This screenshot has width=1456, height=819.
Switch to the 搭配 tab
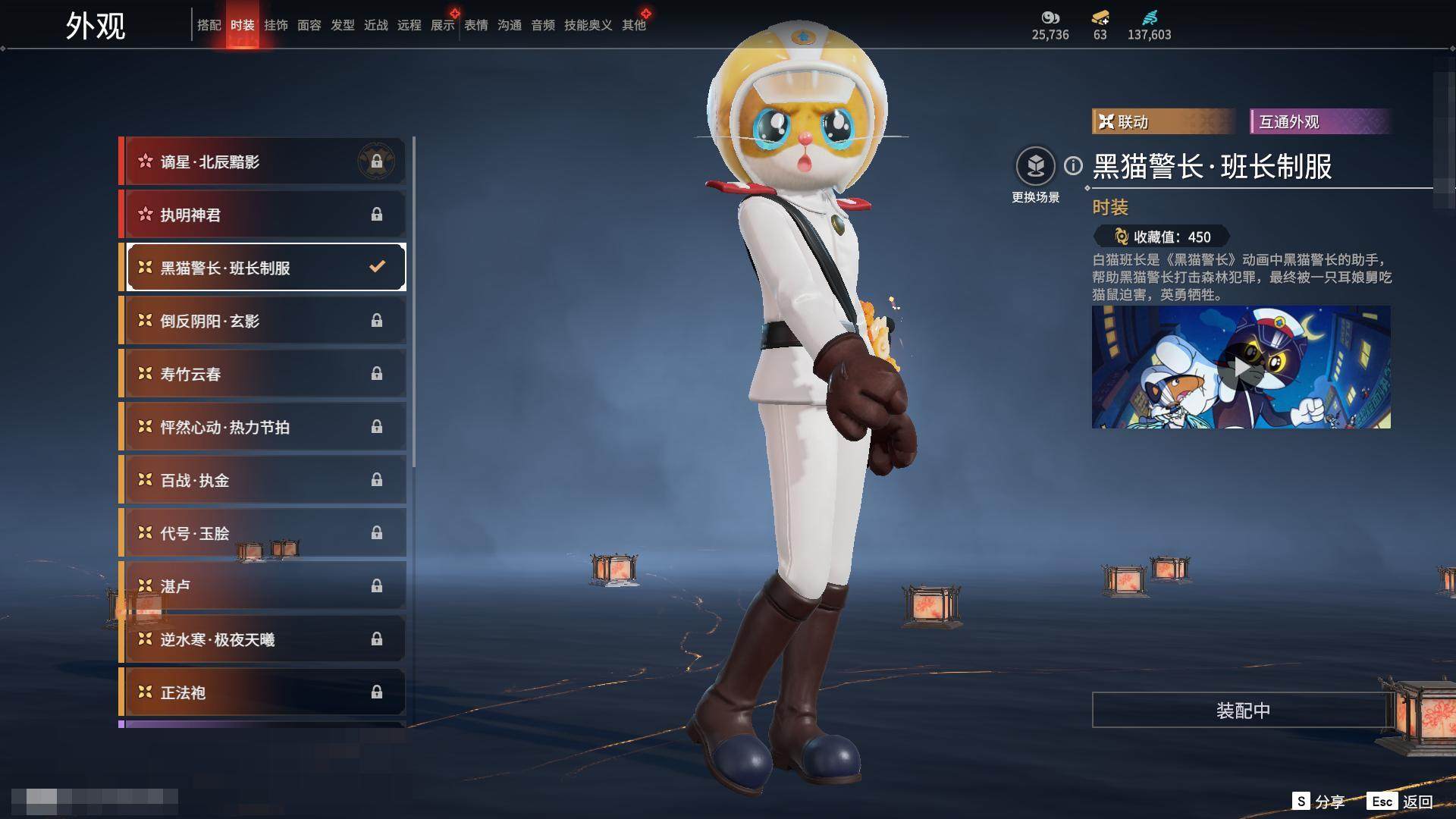pos(209,25)
